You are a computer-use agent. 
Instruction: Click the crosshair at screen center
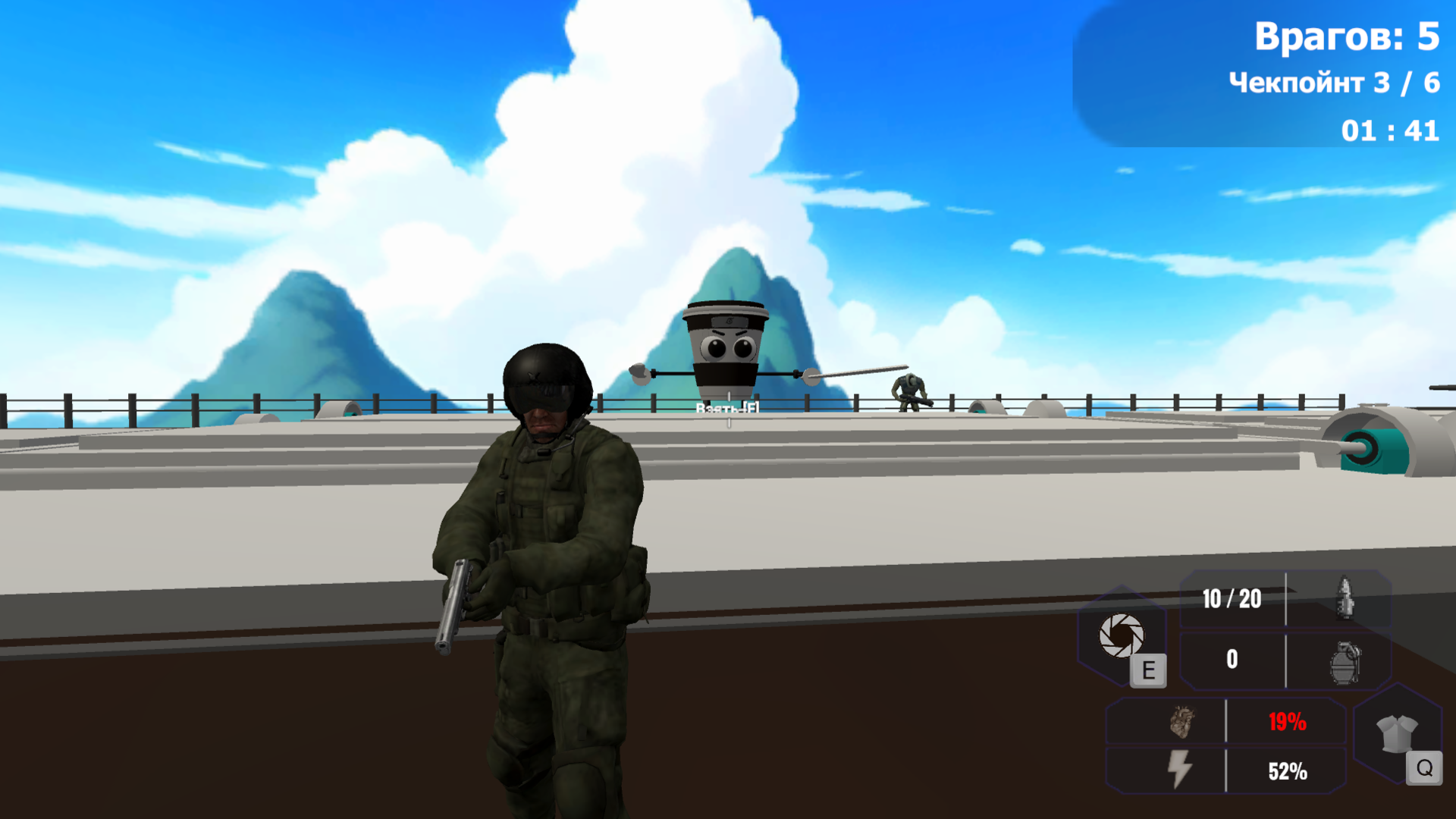(x=728, y=409)
